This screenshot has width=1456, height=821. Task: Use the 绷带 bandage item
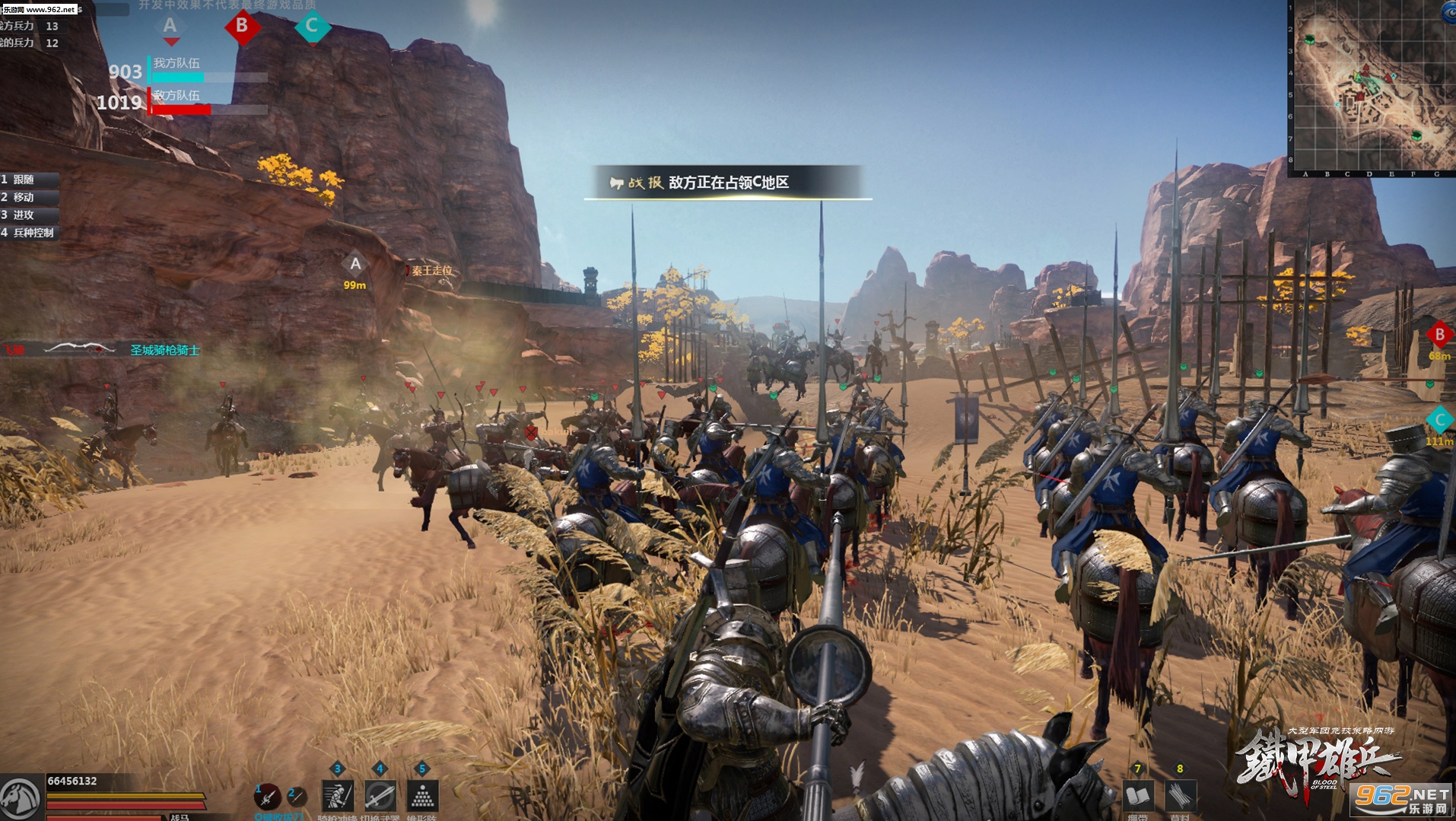1137,796
